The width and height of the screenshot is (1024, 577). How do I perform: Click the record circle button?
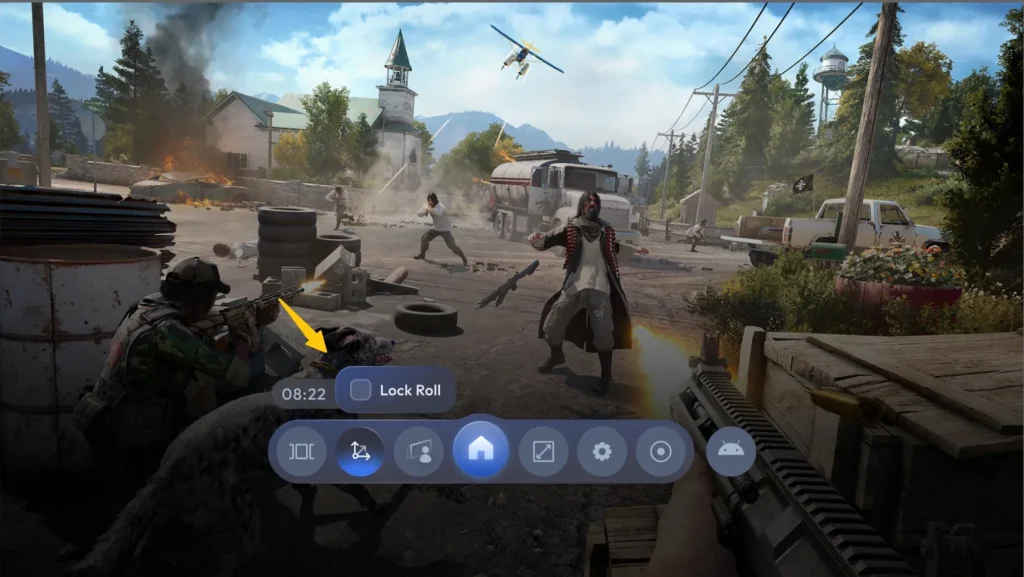[661, 452]
